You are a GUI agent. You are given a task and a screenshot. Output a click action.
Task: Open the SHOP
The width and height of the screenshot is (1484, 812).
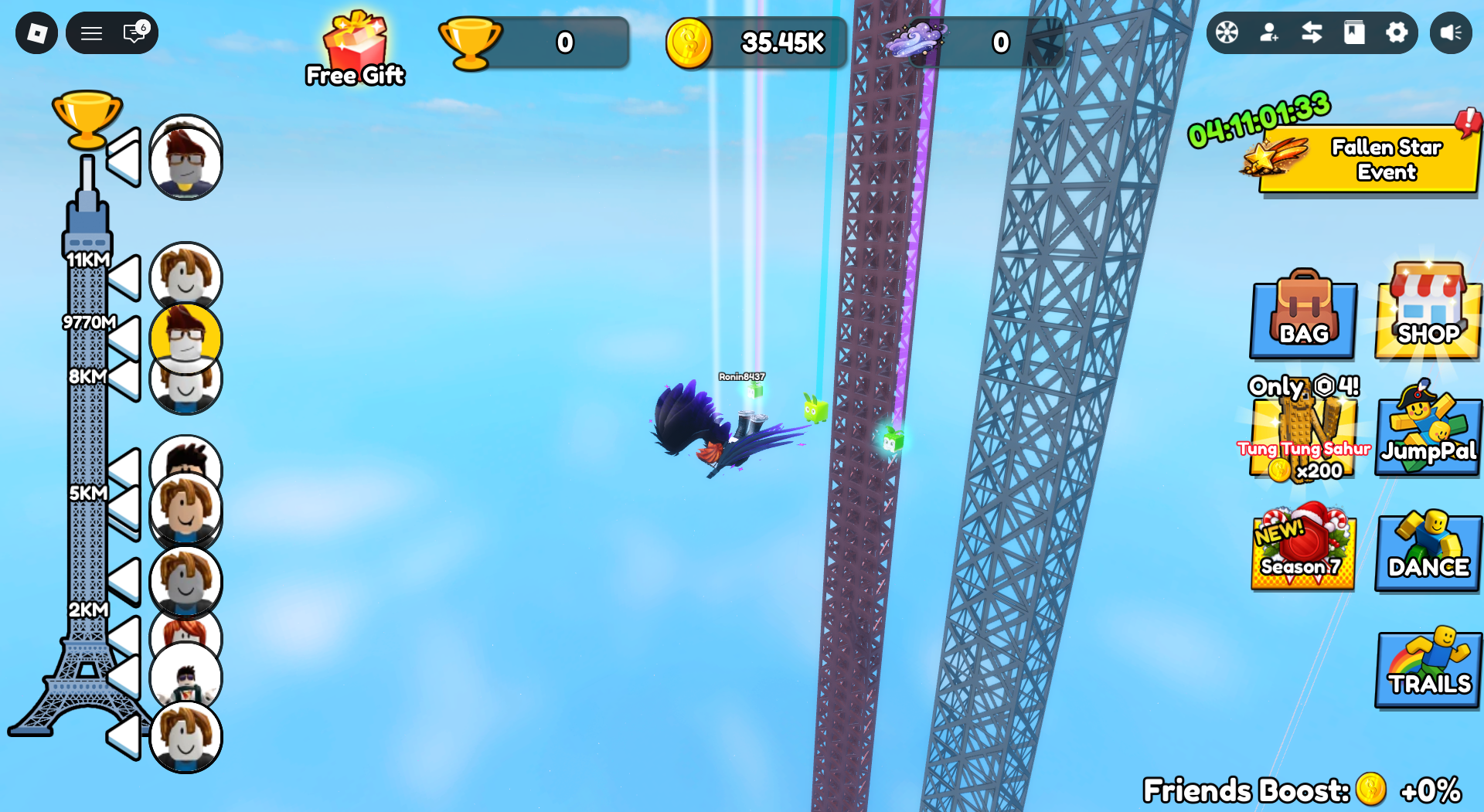1428,317
